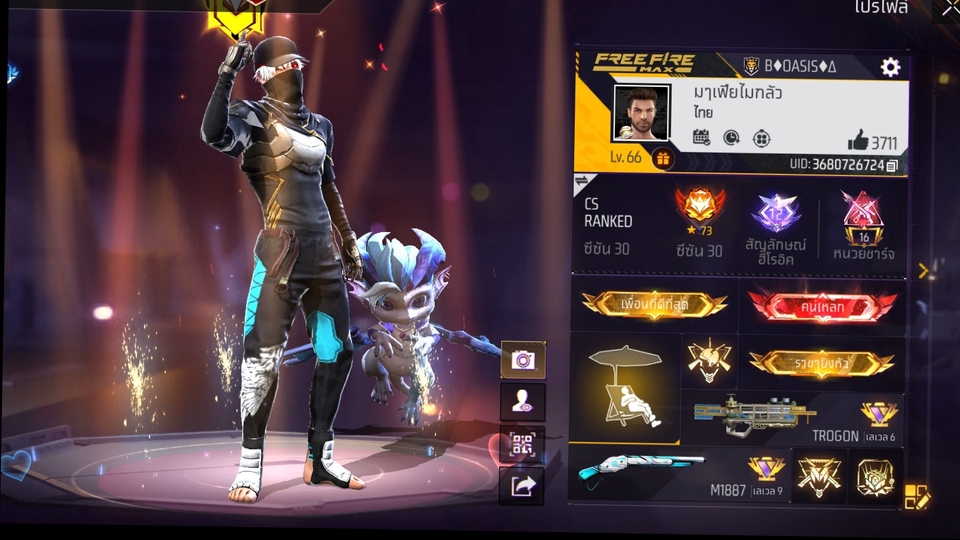Viewport: 960px width, 540px height.
Task: Open the calendar icon under the name
Action: coord(701,137)
